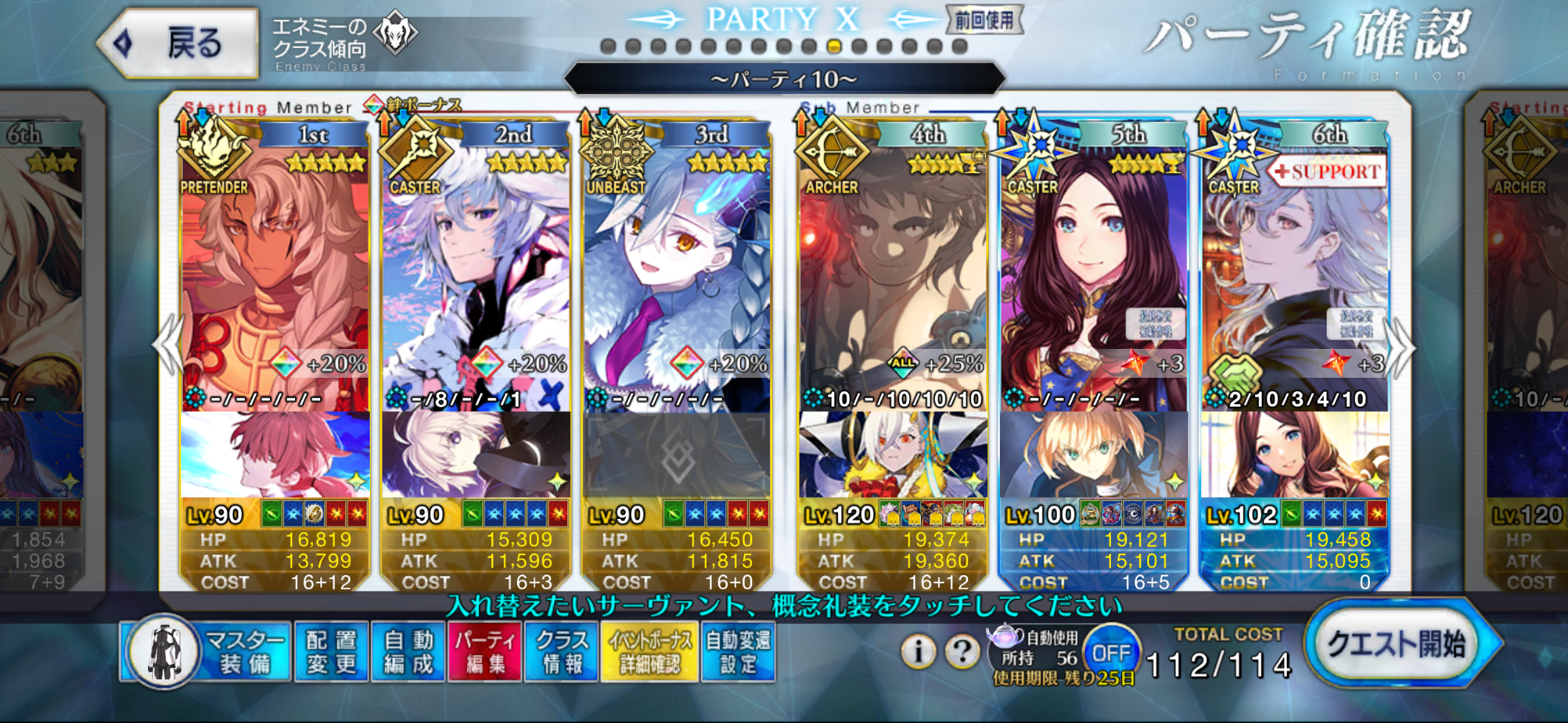Open 自動変還設定 settings

738,652
